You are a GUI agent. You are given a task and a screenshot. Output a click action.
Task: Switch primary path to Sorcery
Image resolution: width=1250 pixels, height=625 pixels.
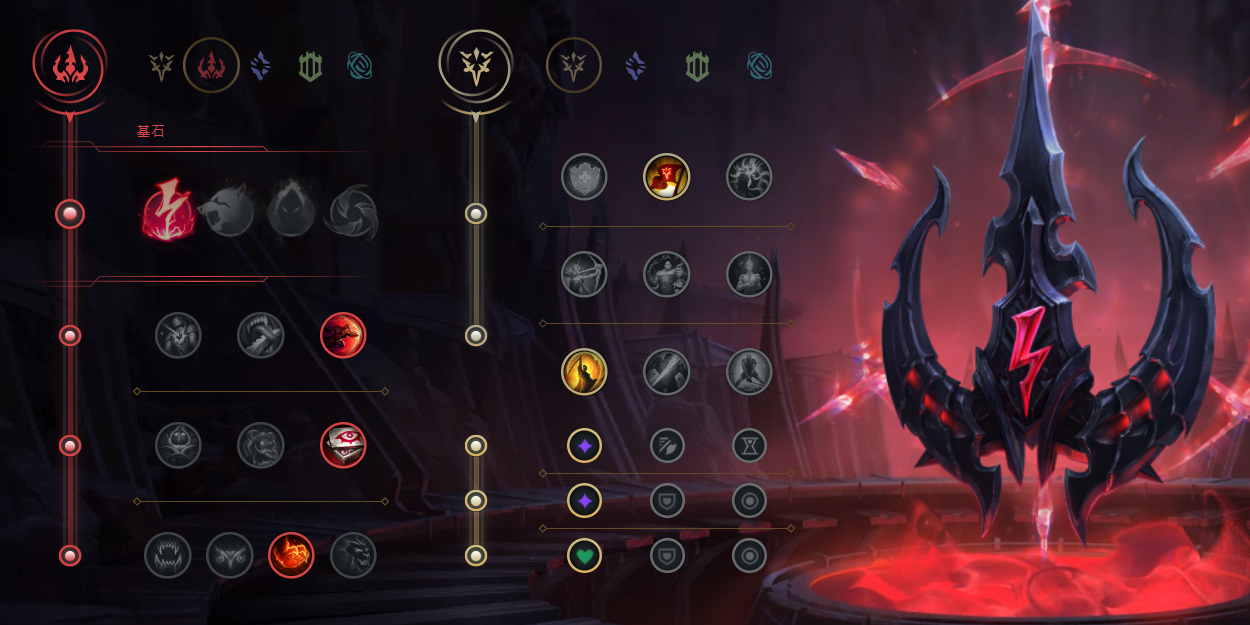click(x=261, y=66)
